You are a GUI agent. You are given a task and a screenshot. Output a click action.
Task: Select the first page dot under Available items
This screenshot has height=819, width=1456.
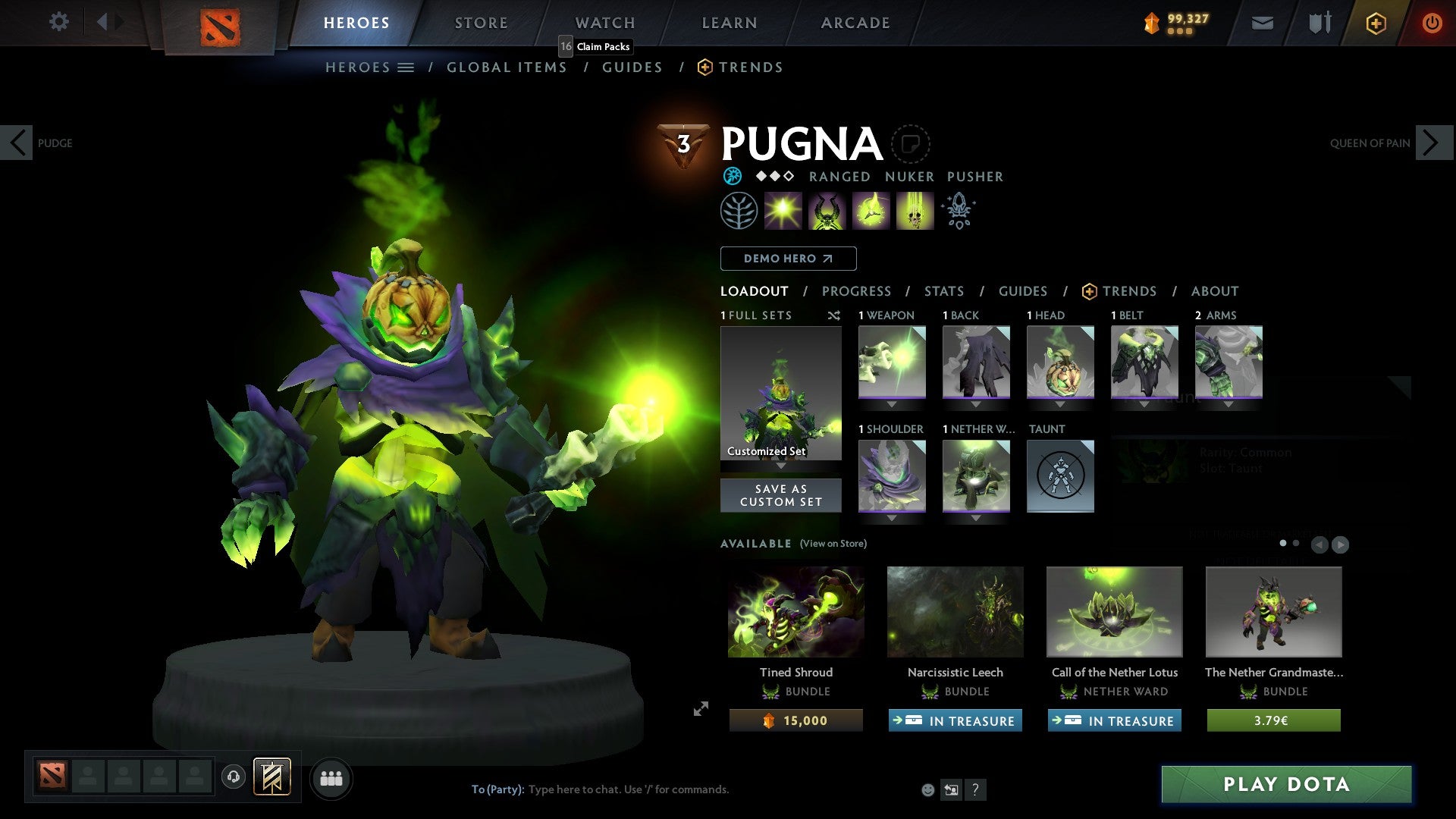coord(1282,544)
